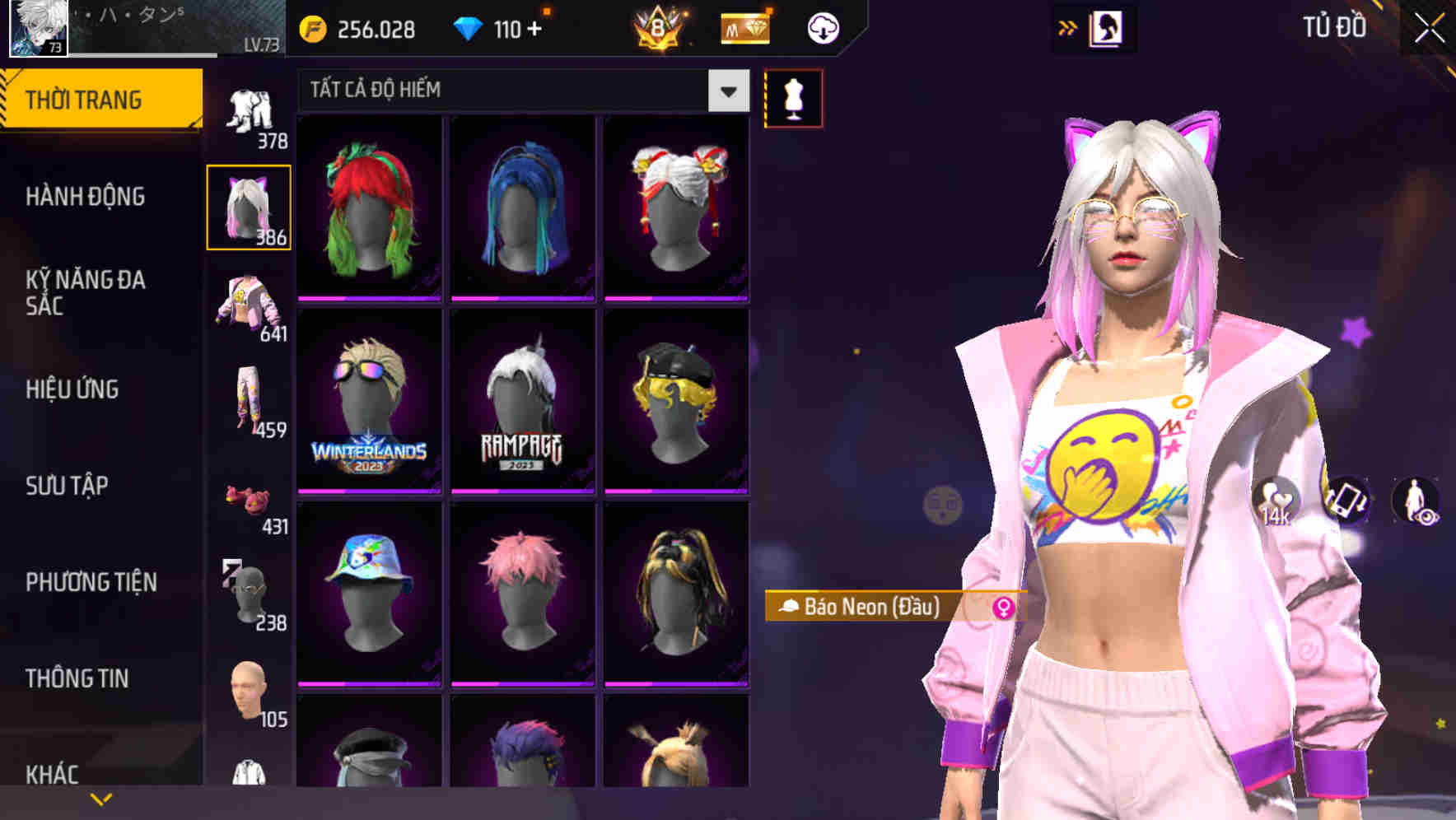Viewport: 1456px width, 820px height.
Task: Collapse the panel with the double-arrow toggle
Action: click(x=1068, y=26)
